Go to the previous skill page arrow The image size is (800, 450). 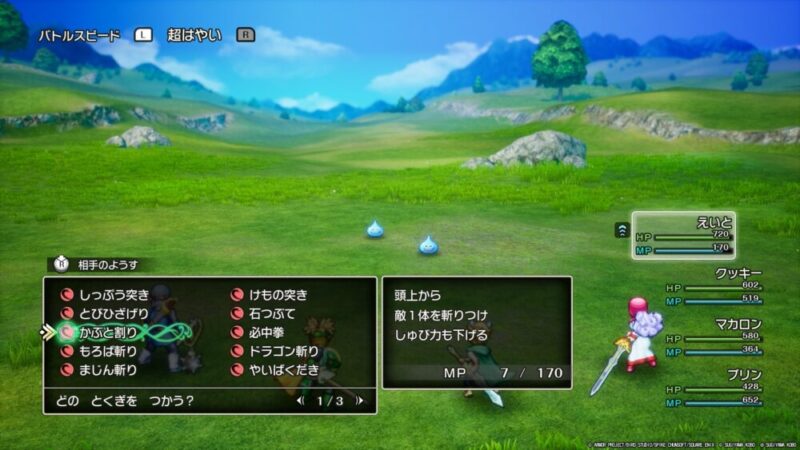point(300,401)
